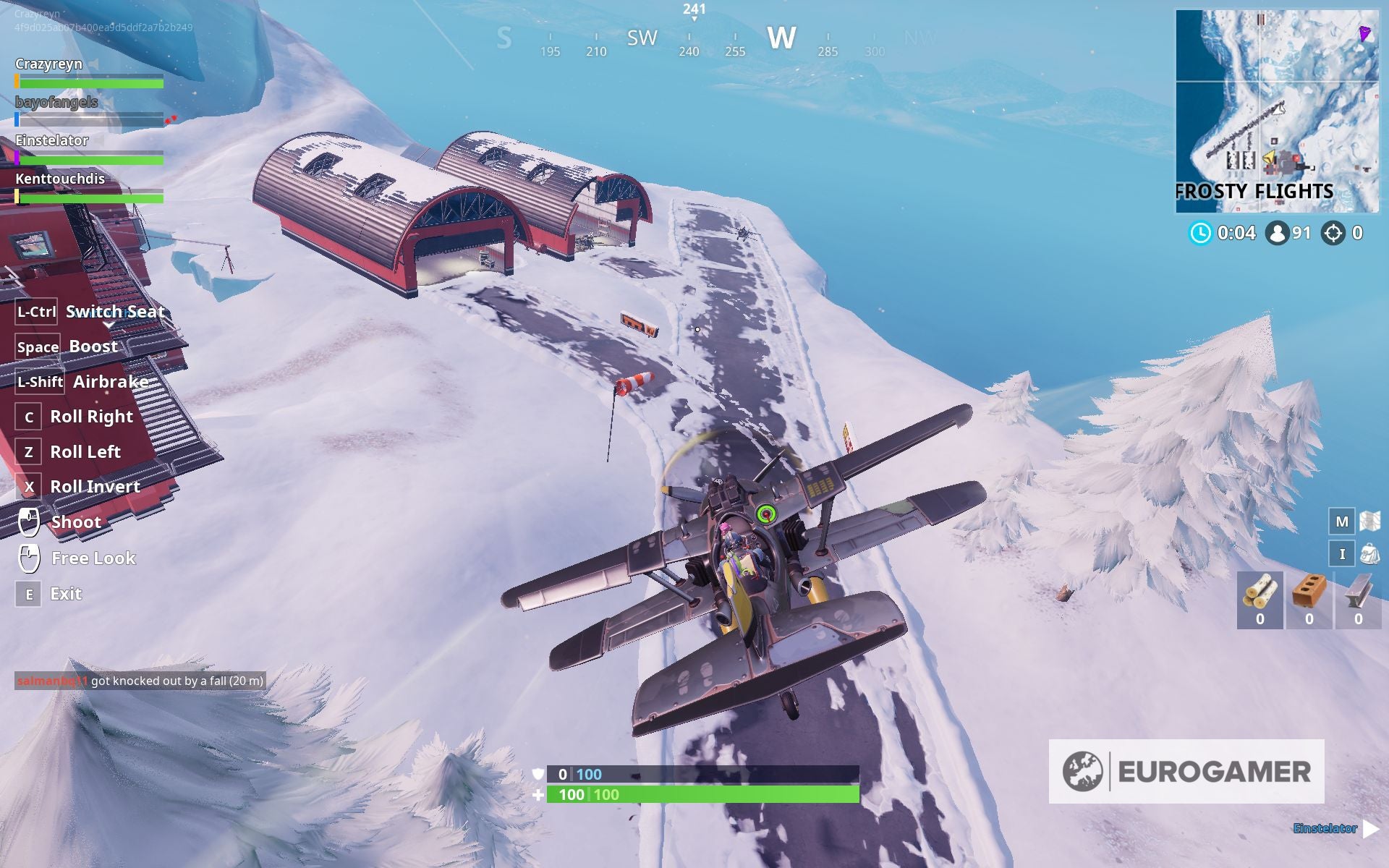The height and width of the screenshot is (868, 1389).
Task: Click the match timer clock icon
Action: (x=1200, y=233)
